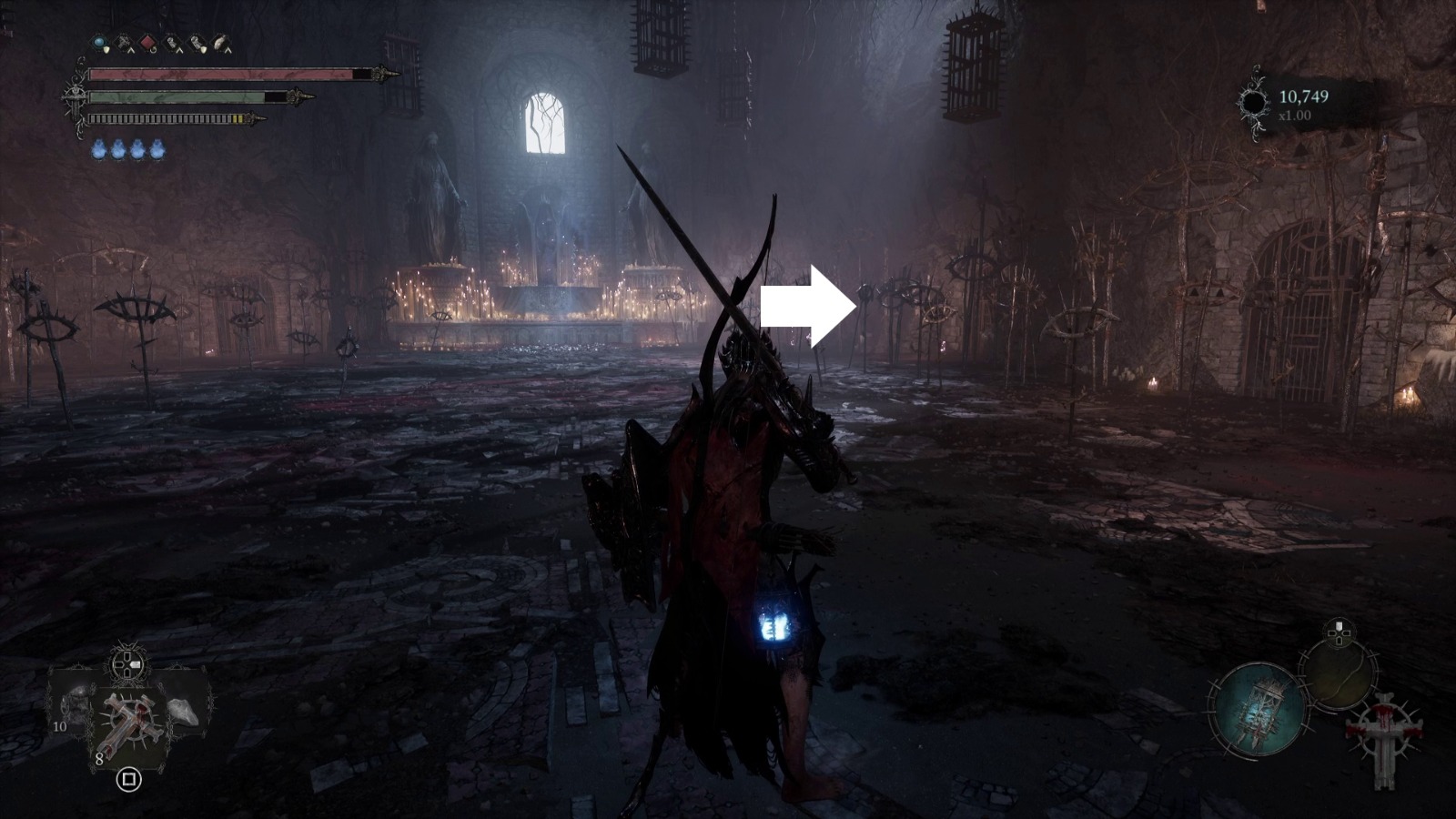Toggle the first blue Sanguinarix charge flame

coord(98,149)
